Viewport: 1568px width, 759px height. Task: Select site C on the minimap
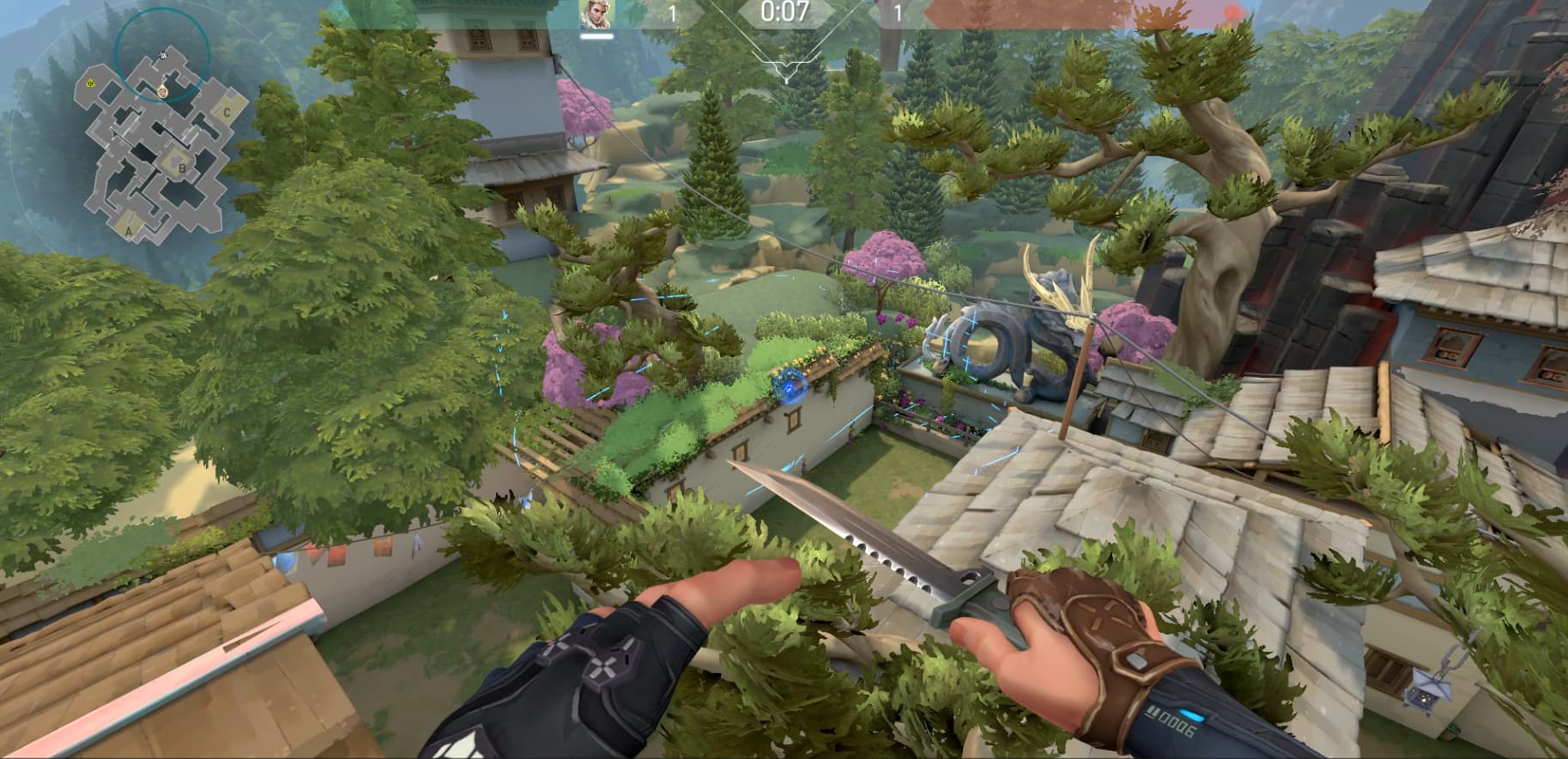(x=227, y=112)
